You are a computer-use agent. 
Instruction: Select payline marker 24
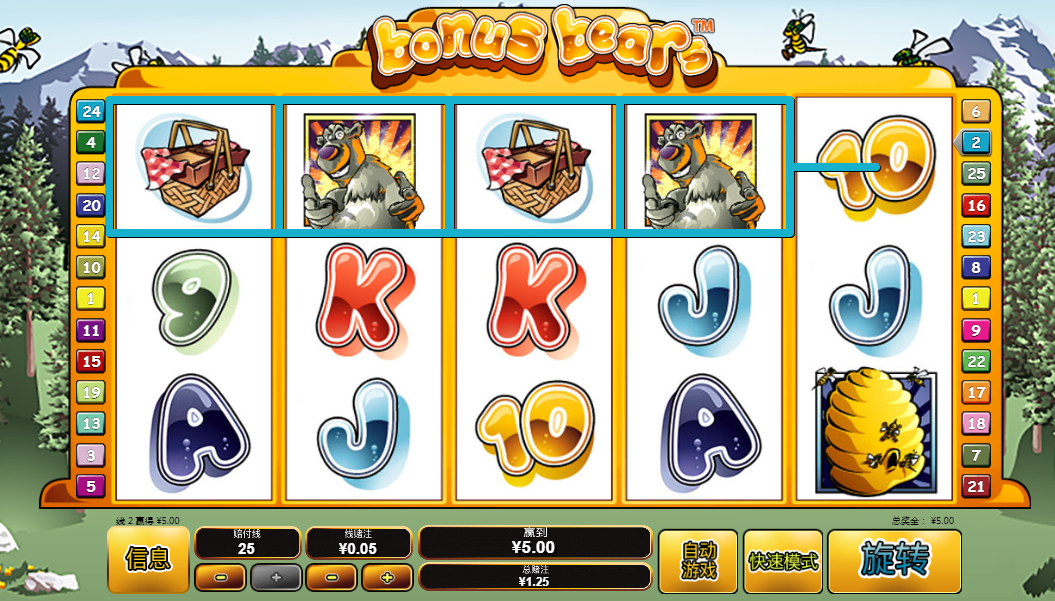91,112
